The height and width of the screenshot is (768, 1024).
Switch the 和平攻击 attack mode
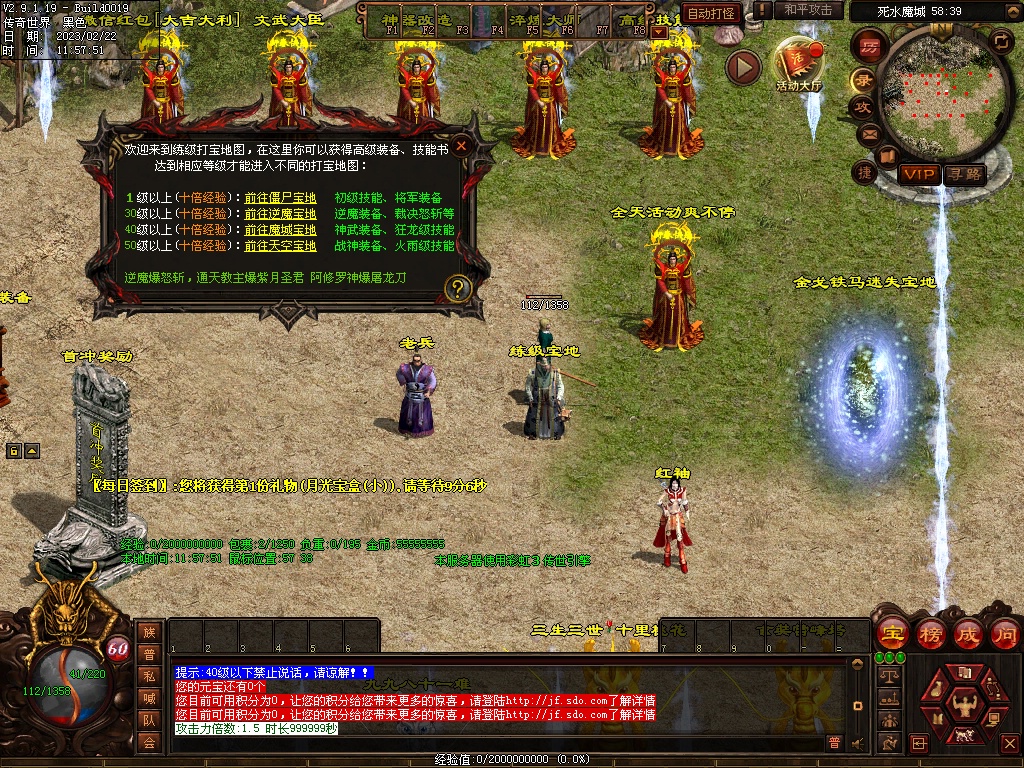click(x=808, y=10)
